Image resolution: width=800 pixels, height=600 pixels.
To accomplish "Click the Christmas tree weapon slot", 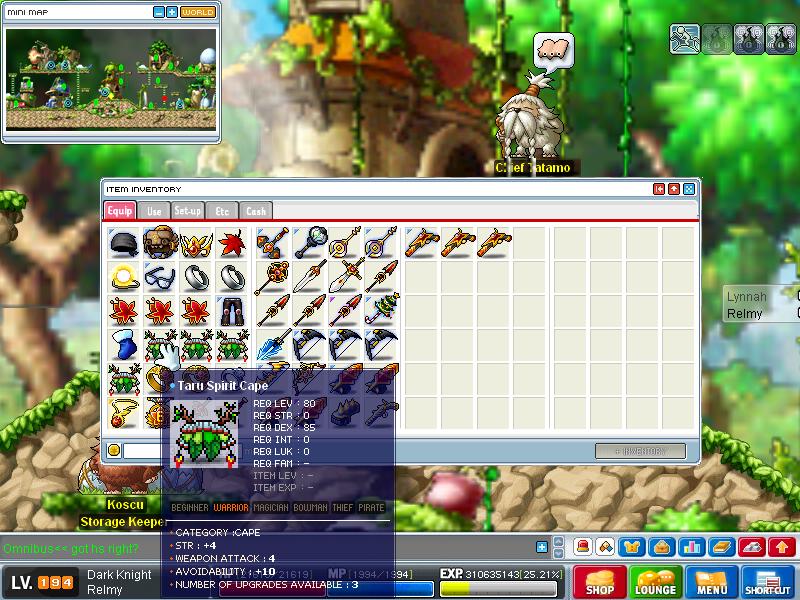I will [381, 311].
